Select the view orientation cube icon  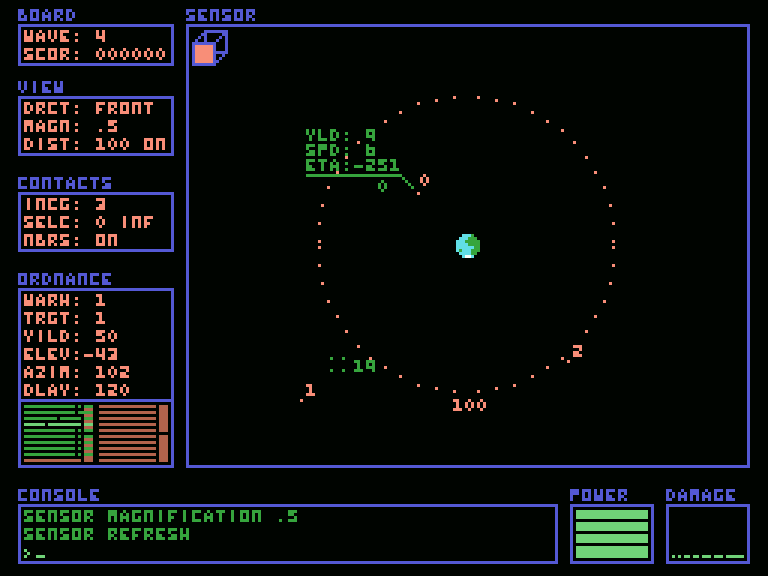pos(209,48)
